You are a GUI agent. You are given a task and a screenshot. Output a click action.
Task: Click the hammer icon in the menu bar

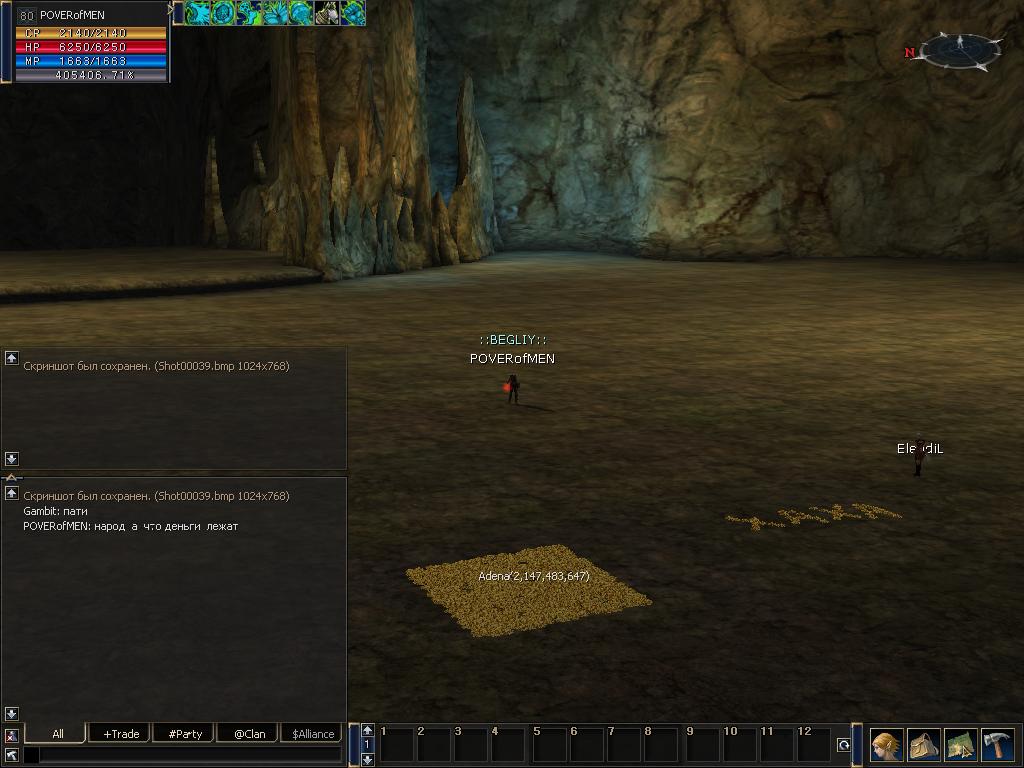click(997, 745)
